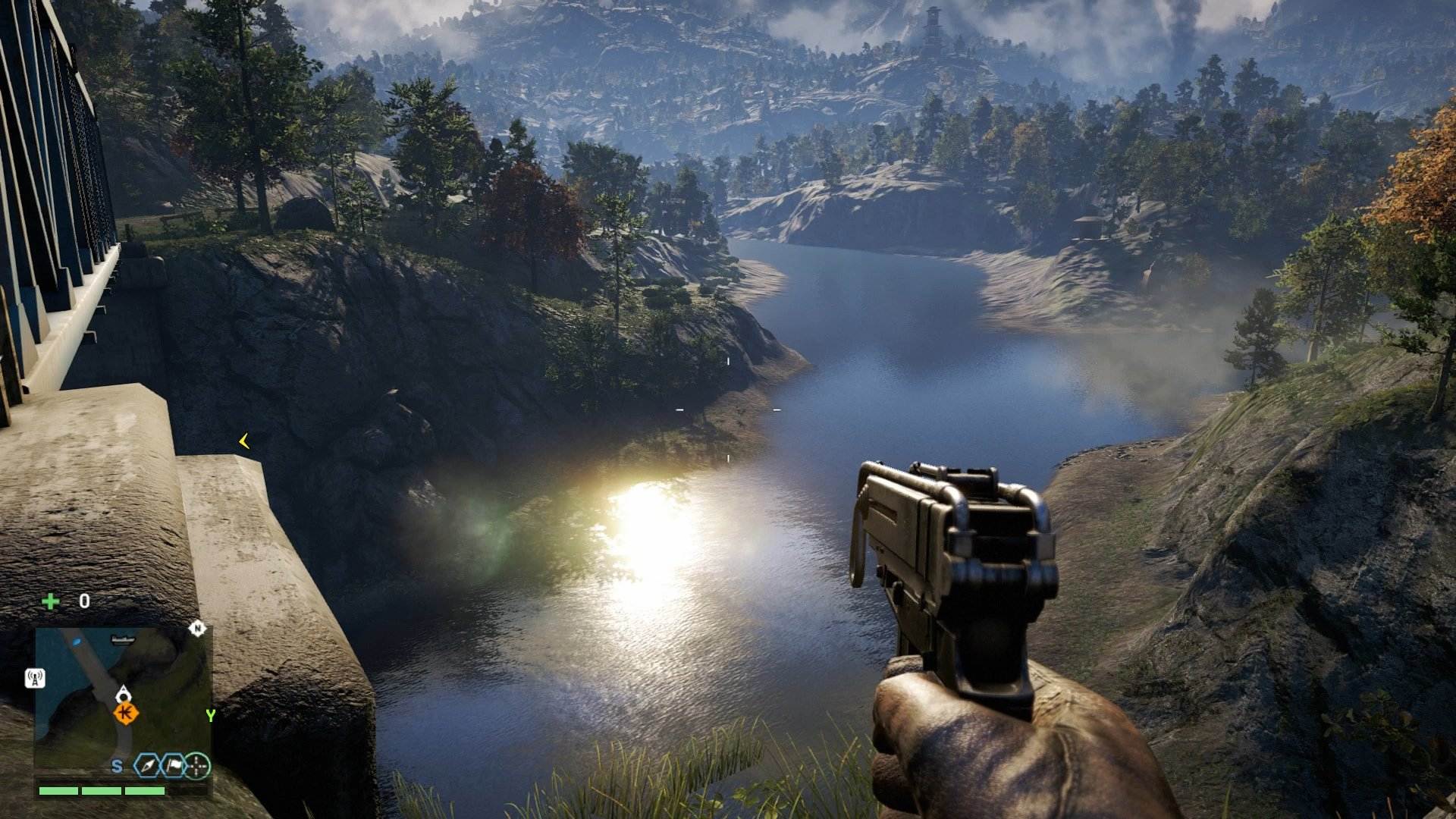Select the orange Kyrat fangs marker on the minimap

[x=125, y=713]
